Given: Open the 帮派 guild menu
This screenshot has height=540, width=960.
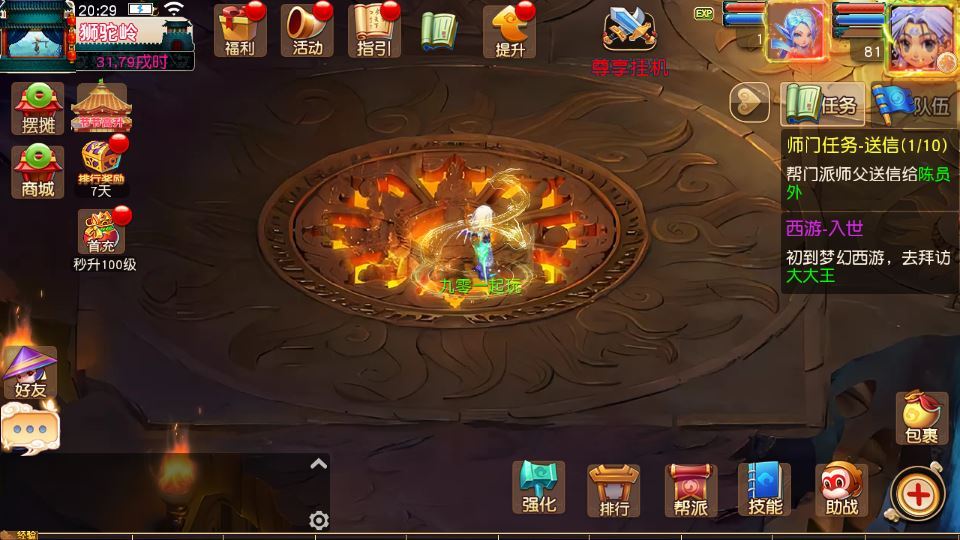Looking at the screenshot, I should click(690, 489).
